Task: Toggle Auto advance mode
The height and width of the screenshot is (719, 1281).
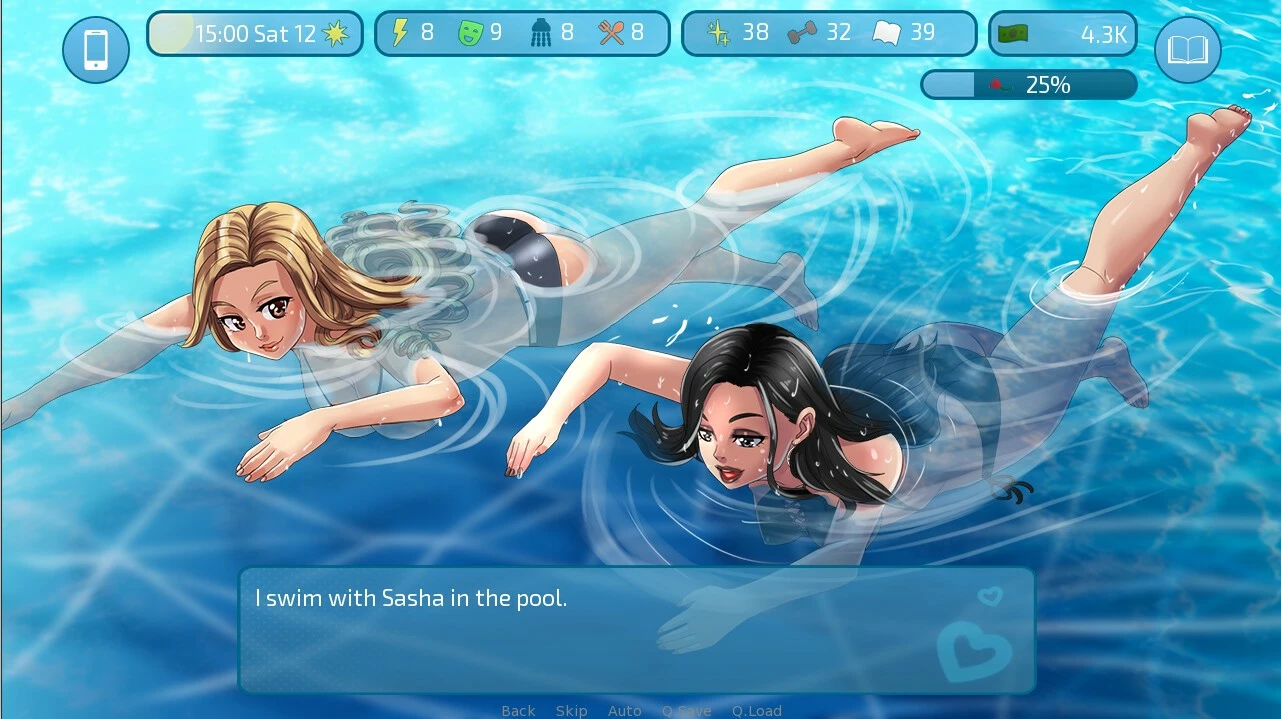Action: point(624,710)
